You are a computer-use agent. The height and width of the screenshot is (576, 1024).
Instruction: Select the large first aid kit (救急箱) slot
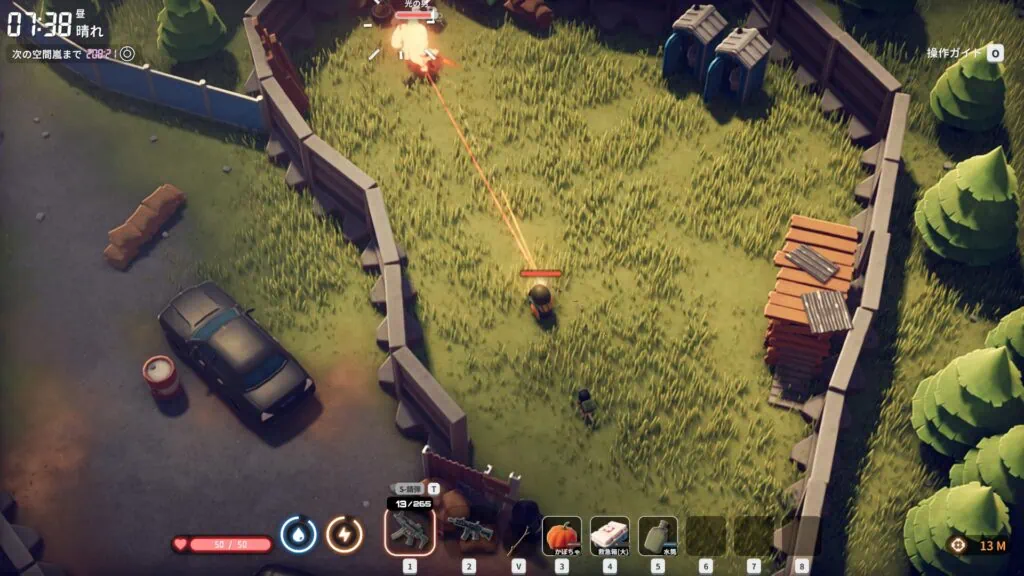tap(609, 535)
